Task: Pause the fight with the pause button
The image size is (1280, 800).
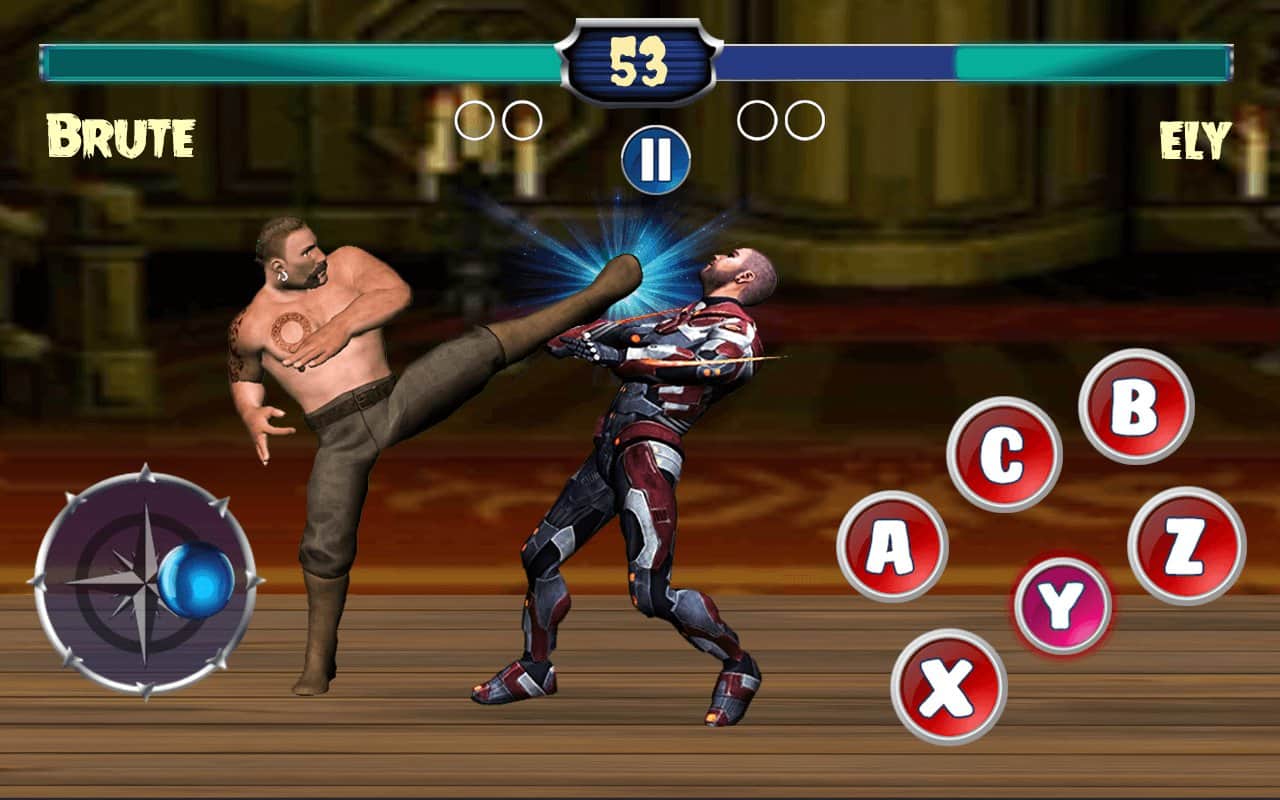Action: [655, 159]
